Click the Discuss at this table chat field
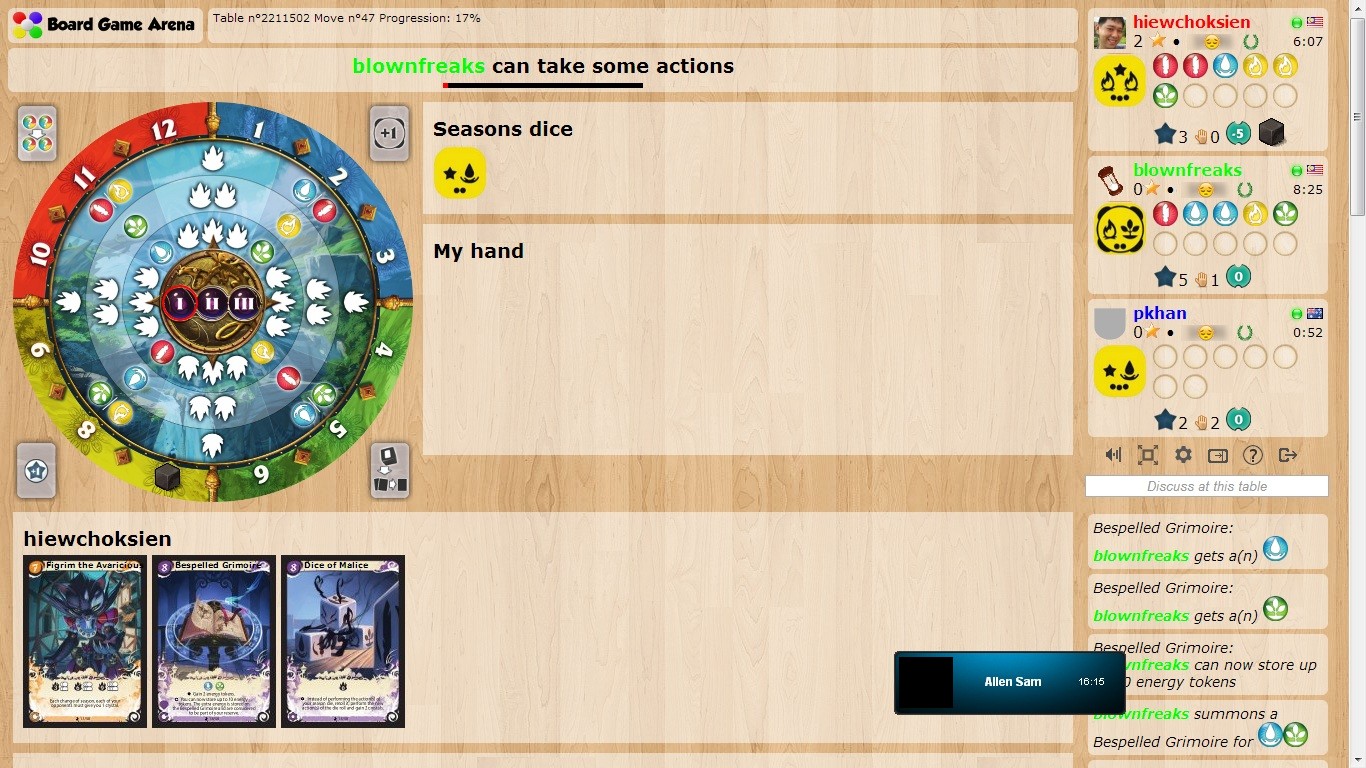The width and height of the screenshot is (1366, 768). tap(1206, 486)
